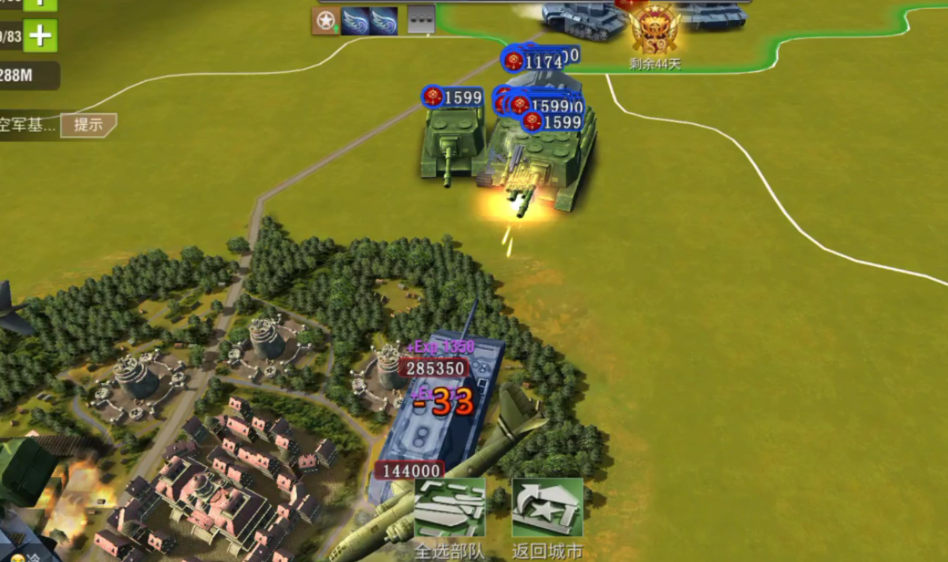This screenshot has width=948, height=562.
Task: Expand the gray three-dots button
Action: point(421,20)
